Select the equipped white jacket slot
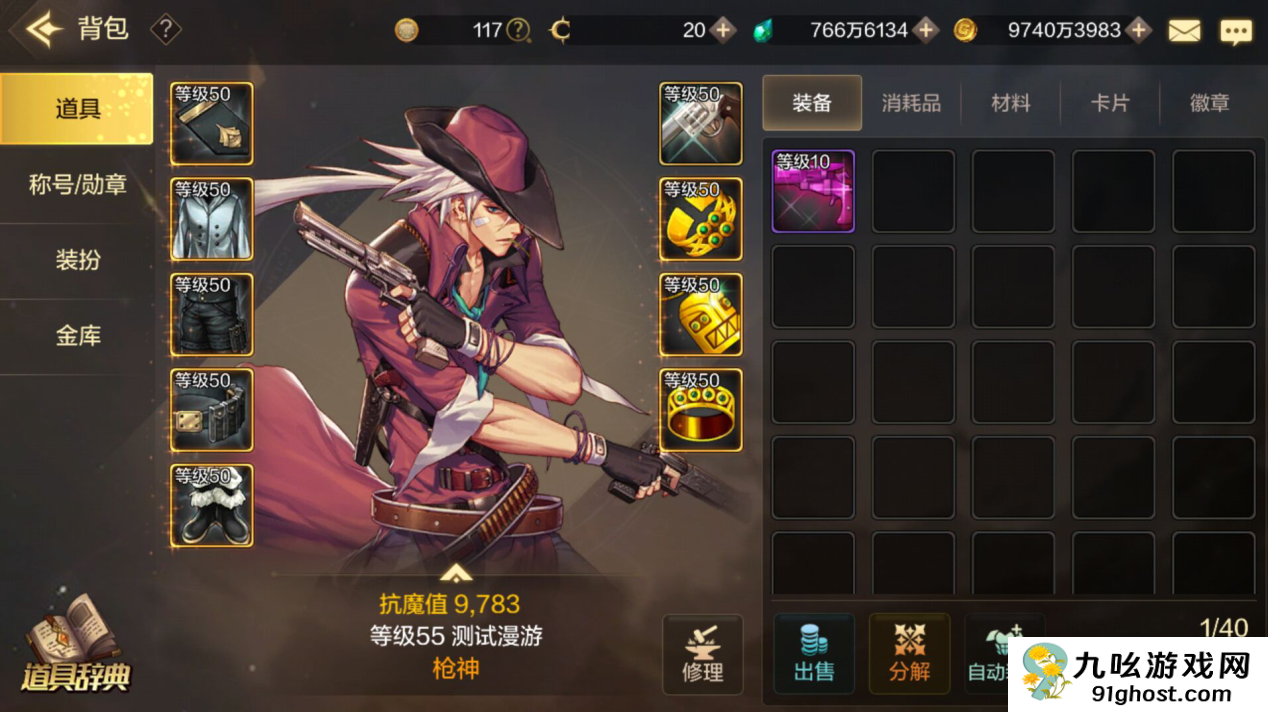Screen dimensions: 1268x712 click(x=212, y=219)
